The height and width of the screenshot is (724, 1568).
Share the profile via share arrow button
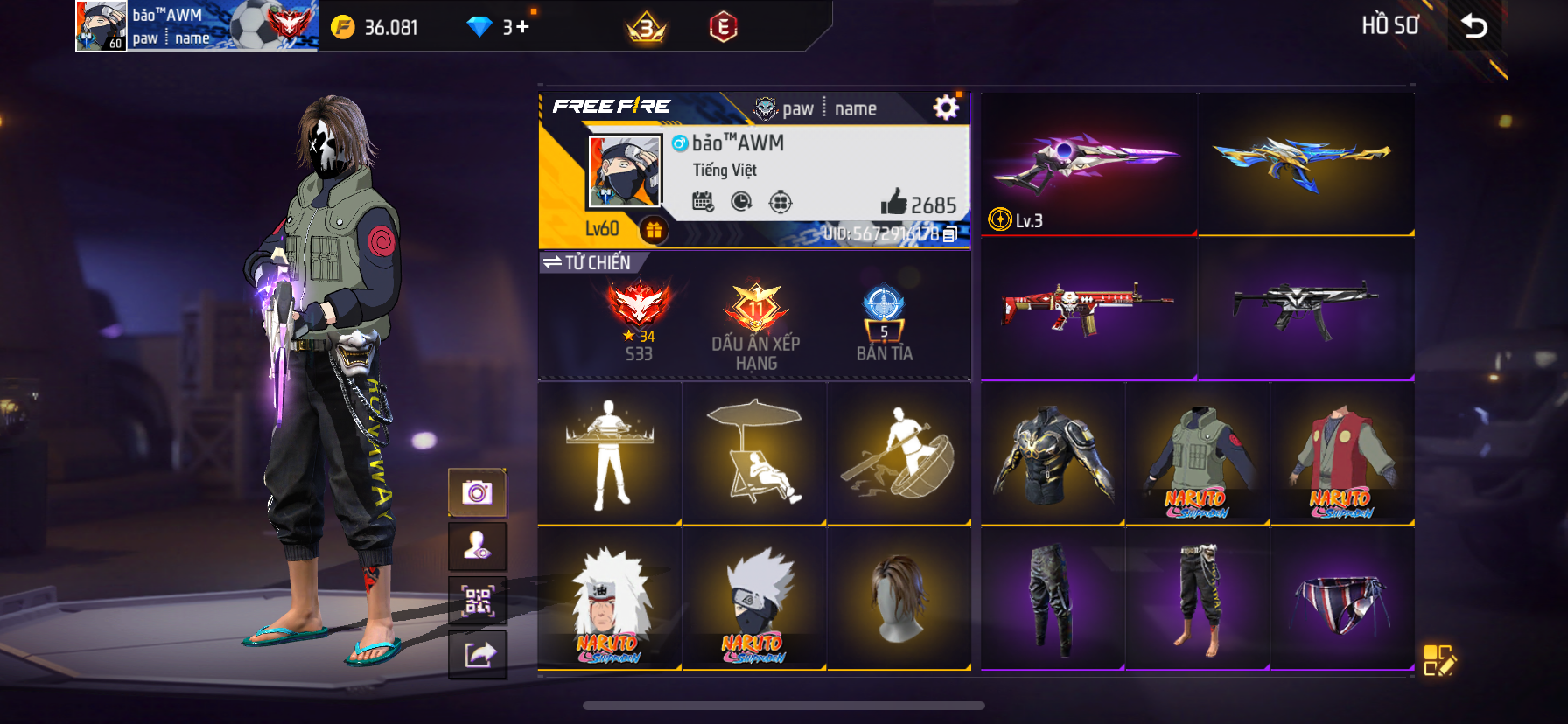tap(477, 654)
